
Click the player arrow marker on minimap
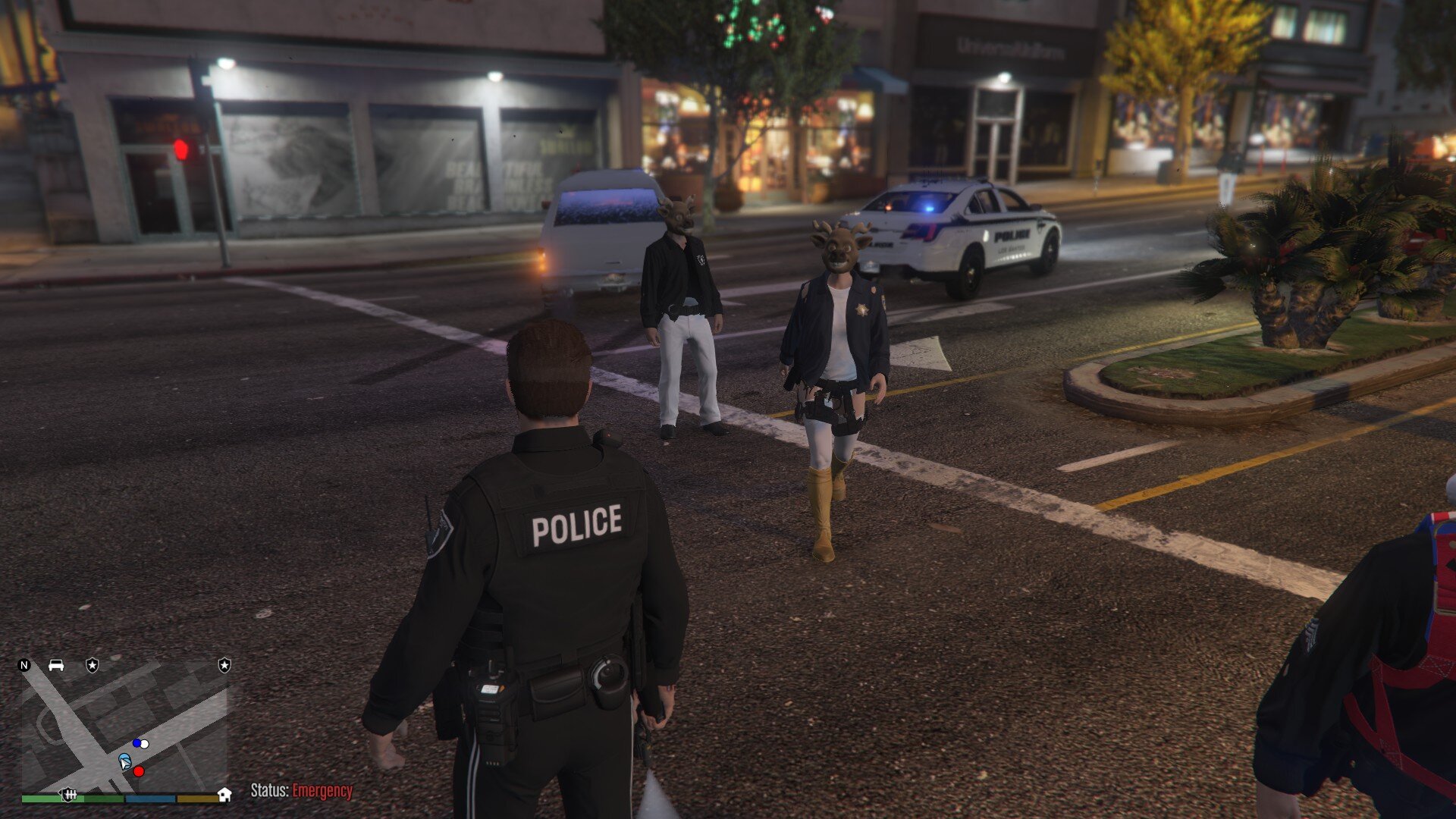(x=124, y=761)
